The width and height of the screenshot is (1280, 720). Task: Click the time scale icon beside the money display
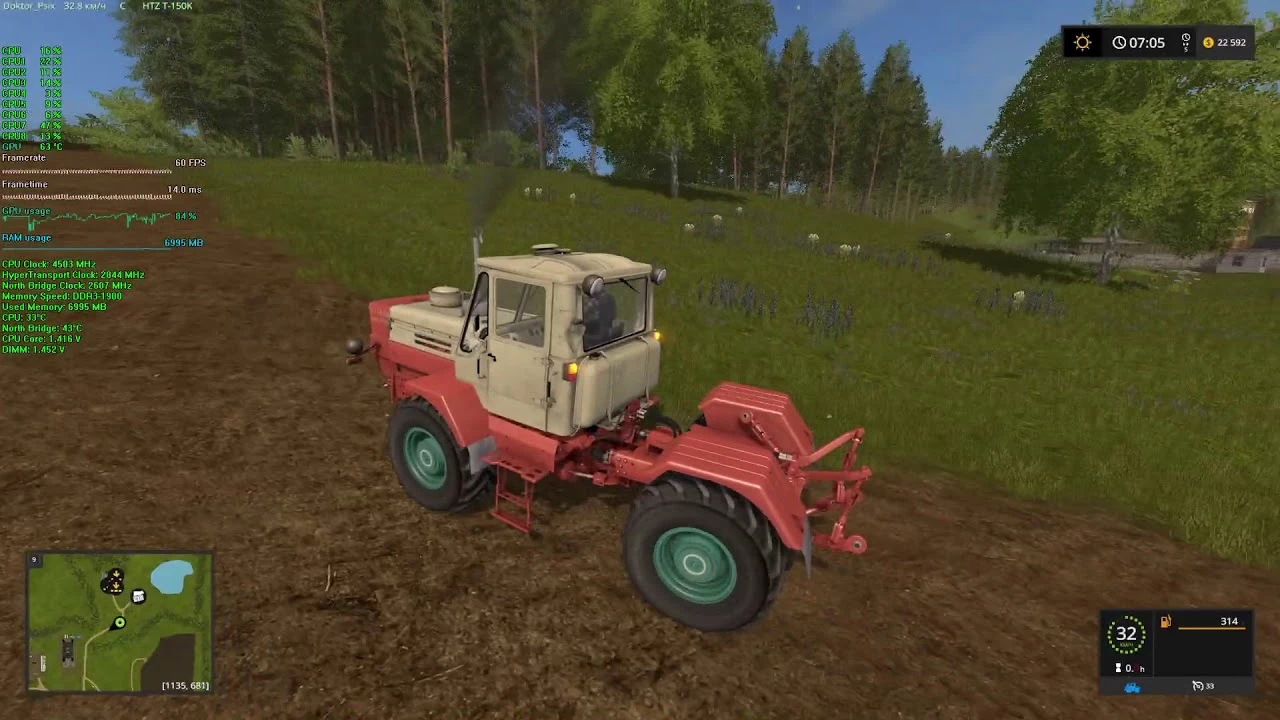point(1184,42)
